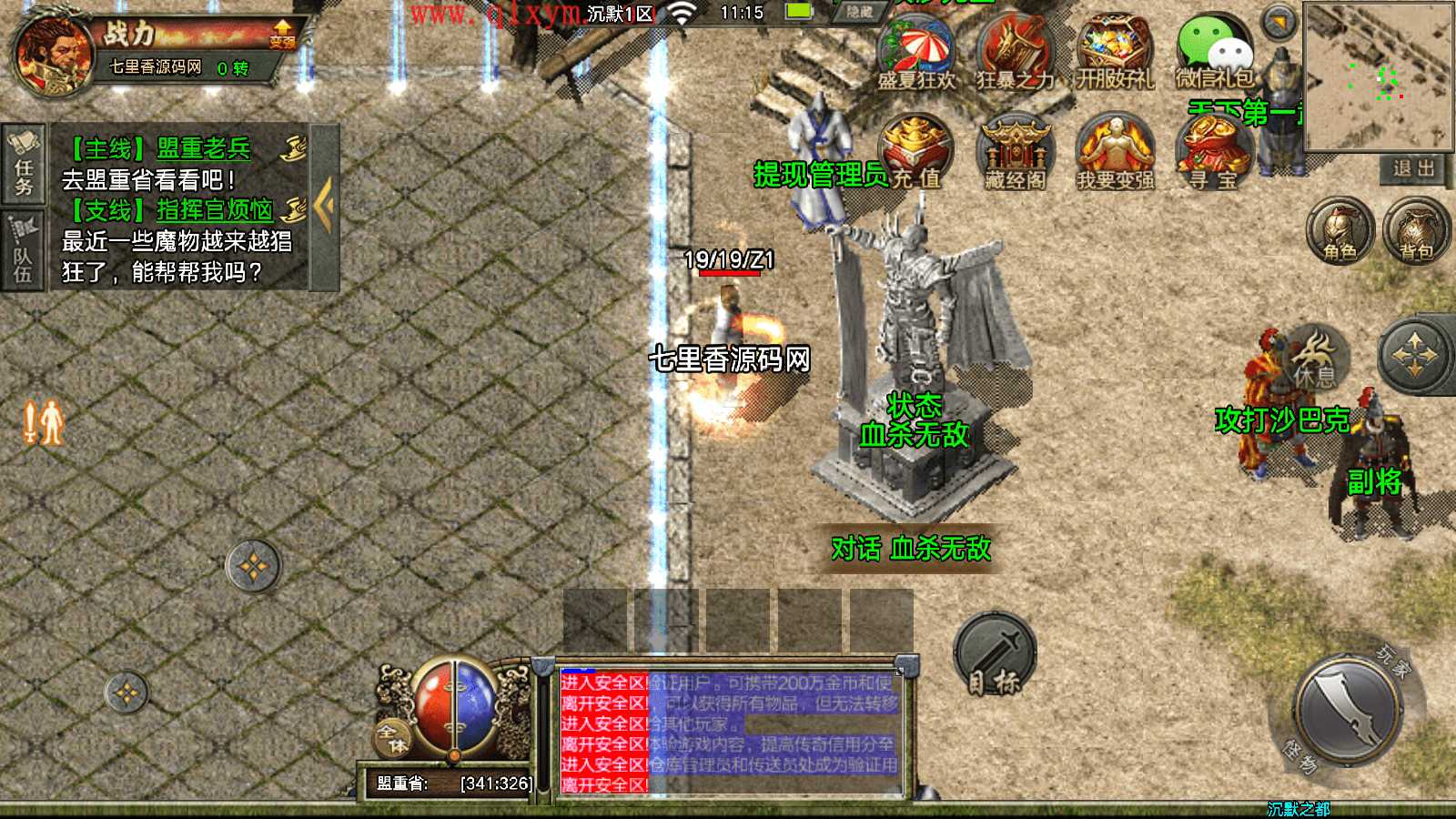Claim the 微信礼包 WeChat gift
Image resolution: width=1456 pixels, height=819 pixels.
tap(1214, 53)
